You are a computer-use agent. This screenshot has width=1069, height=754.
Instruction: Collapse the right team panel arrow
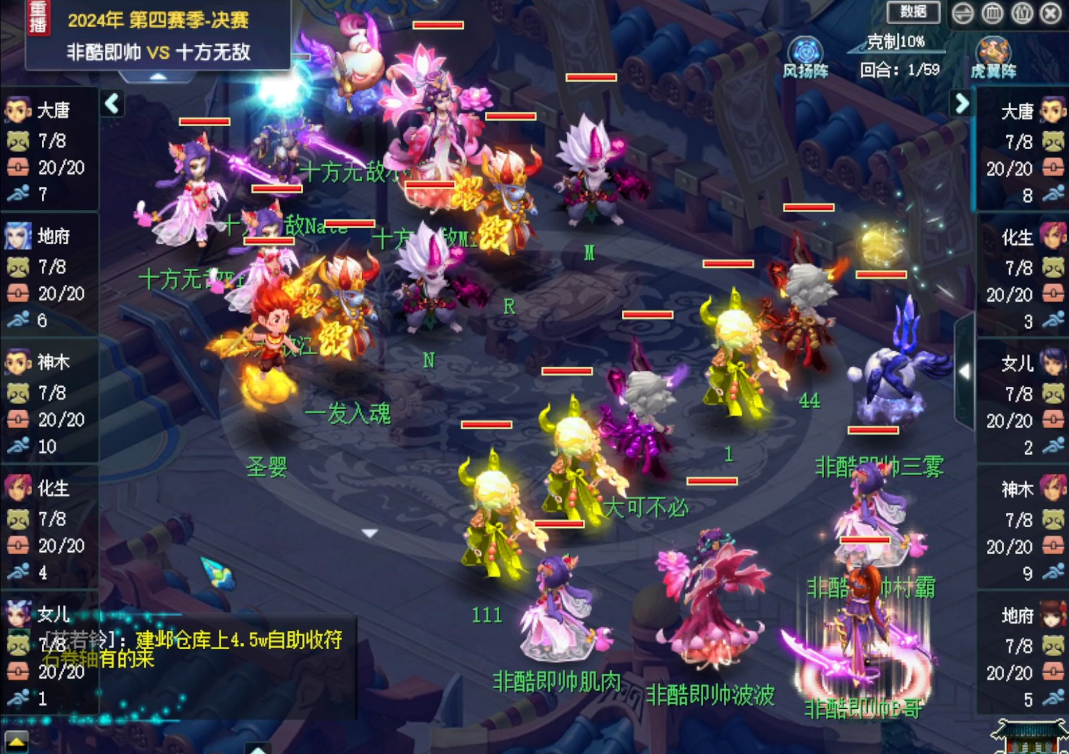(x=961, y=103)
